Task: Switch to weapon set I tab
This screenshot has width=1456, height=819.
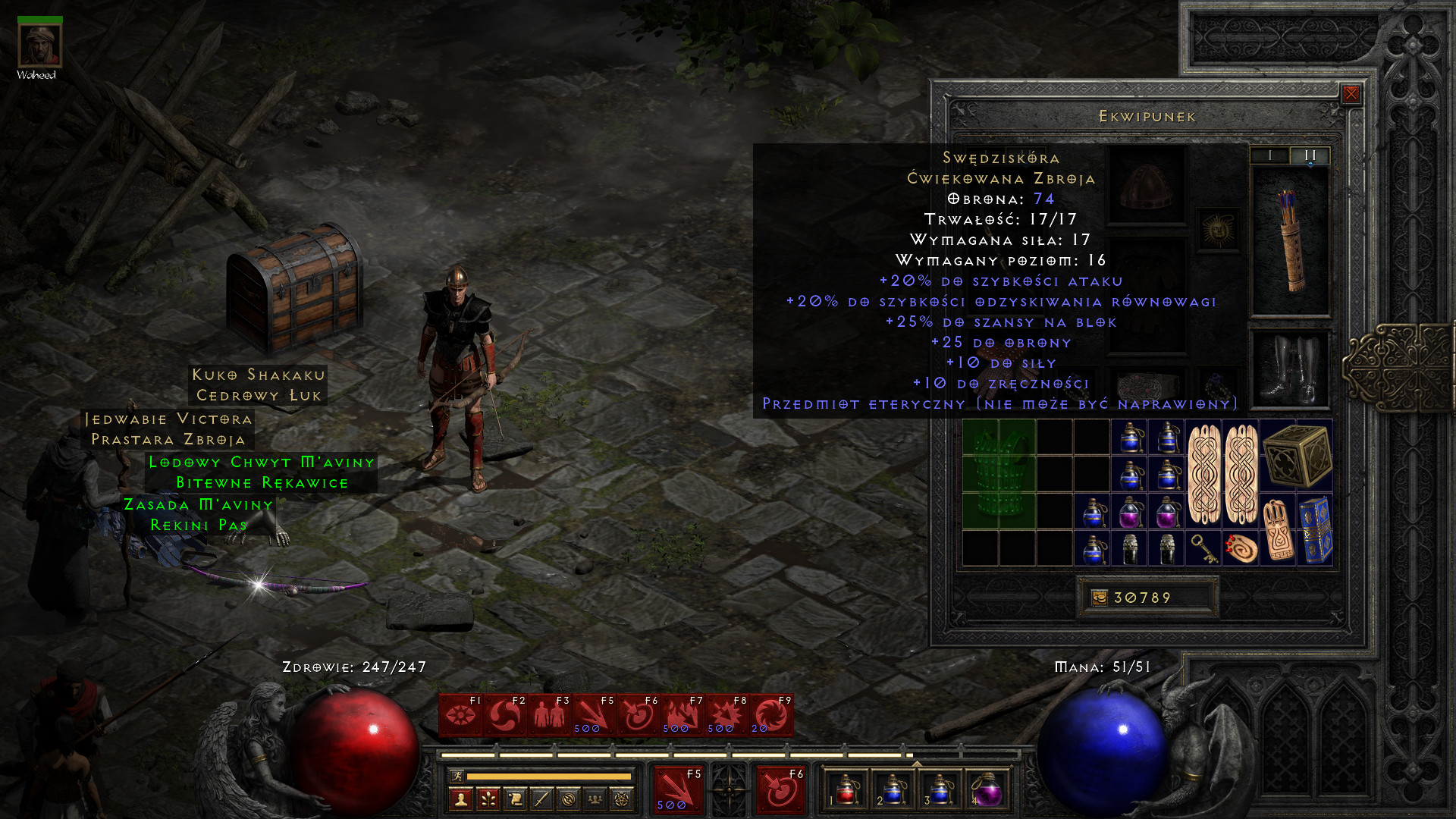Action: coord(1269,155)
